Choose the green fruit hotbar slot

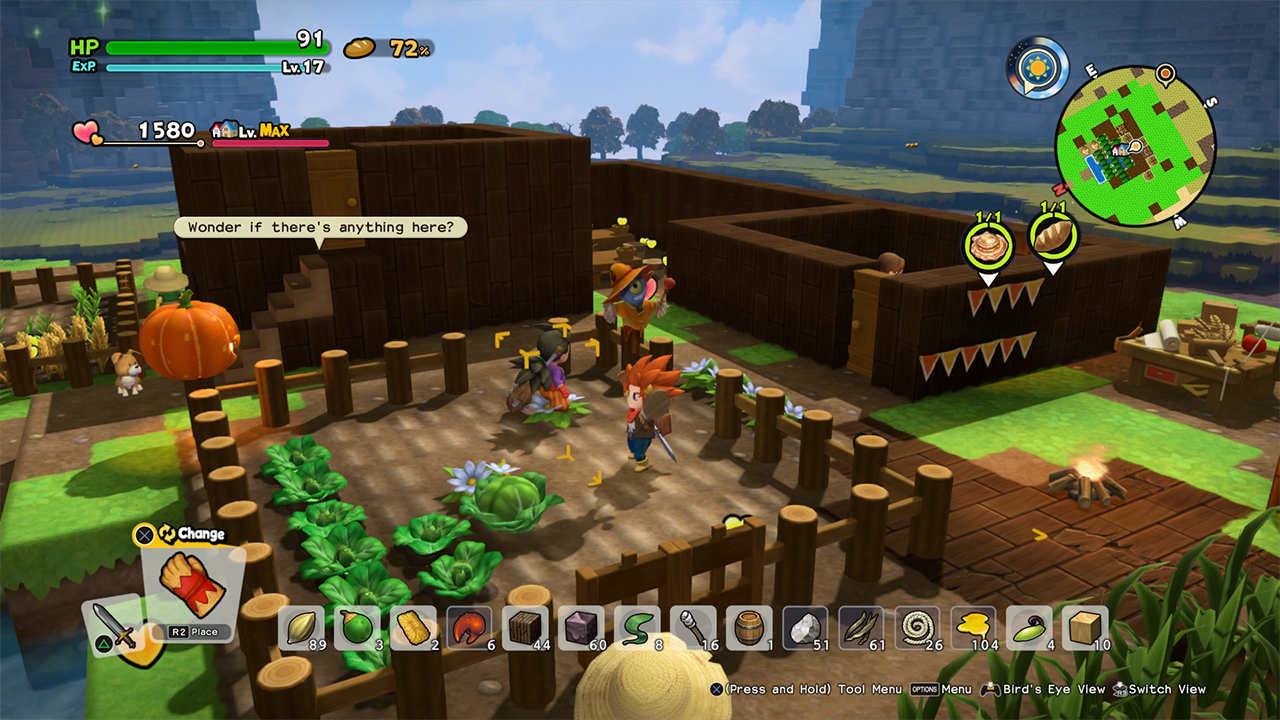[358, 628]
